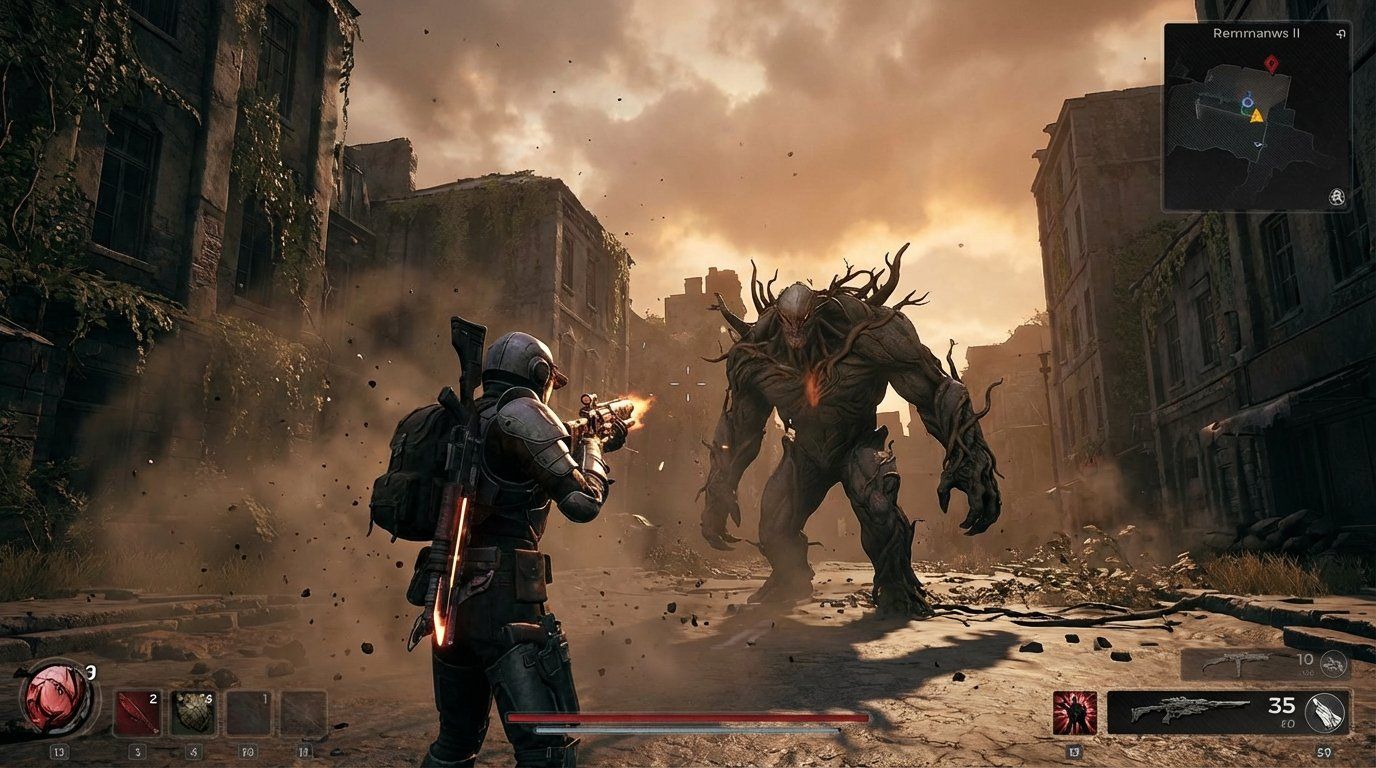This screenshot has height=768, width=1376.
Task: Click the crossbow secondary weapon icon
Action: pyautogui.click(x=1238, y=663)
